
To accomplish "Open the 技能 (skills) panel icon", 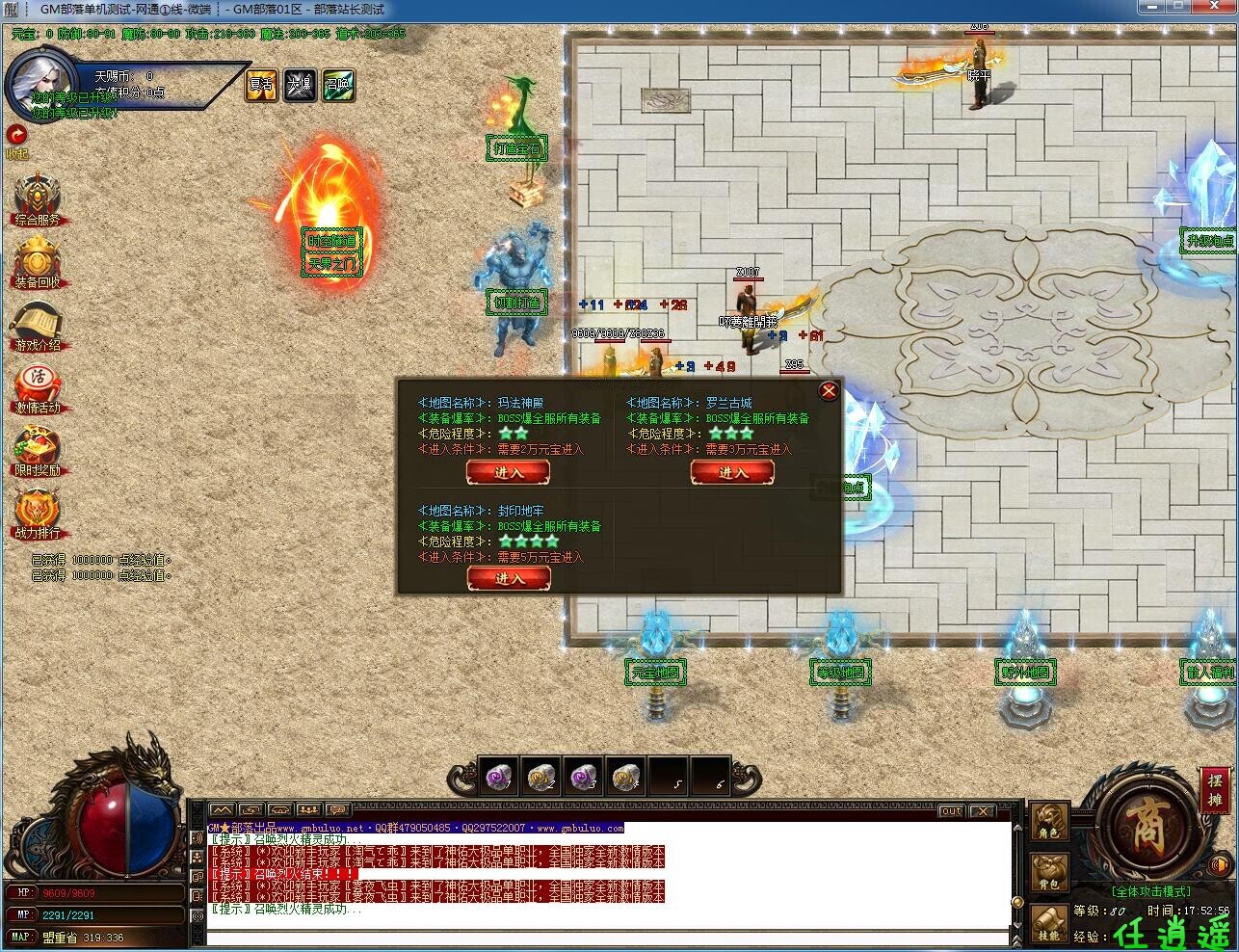I will coord(1048,923).
